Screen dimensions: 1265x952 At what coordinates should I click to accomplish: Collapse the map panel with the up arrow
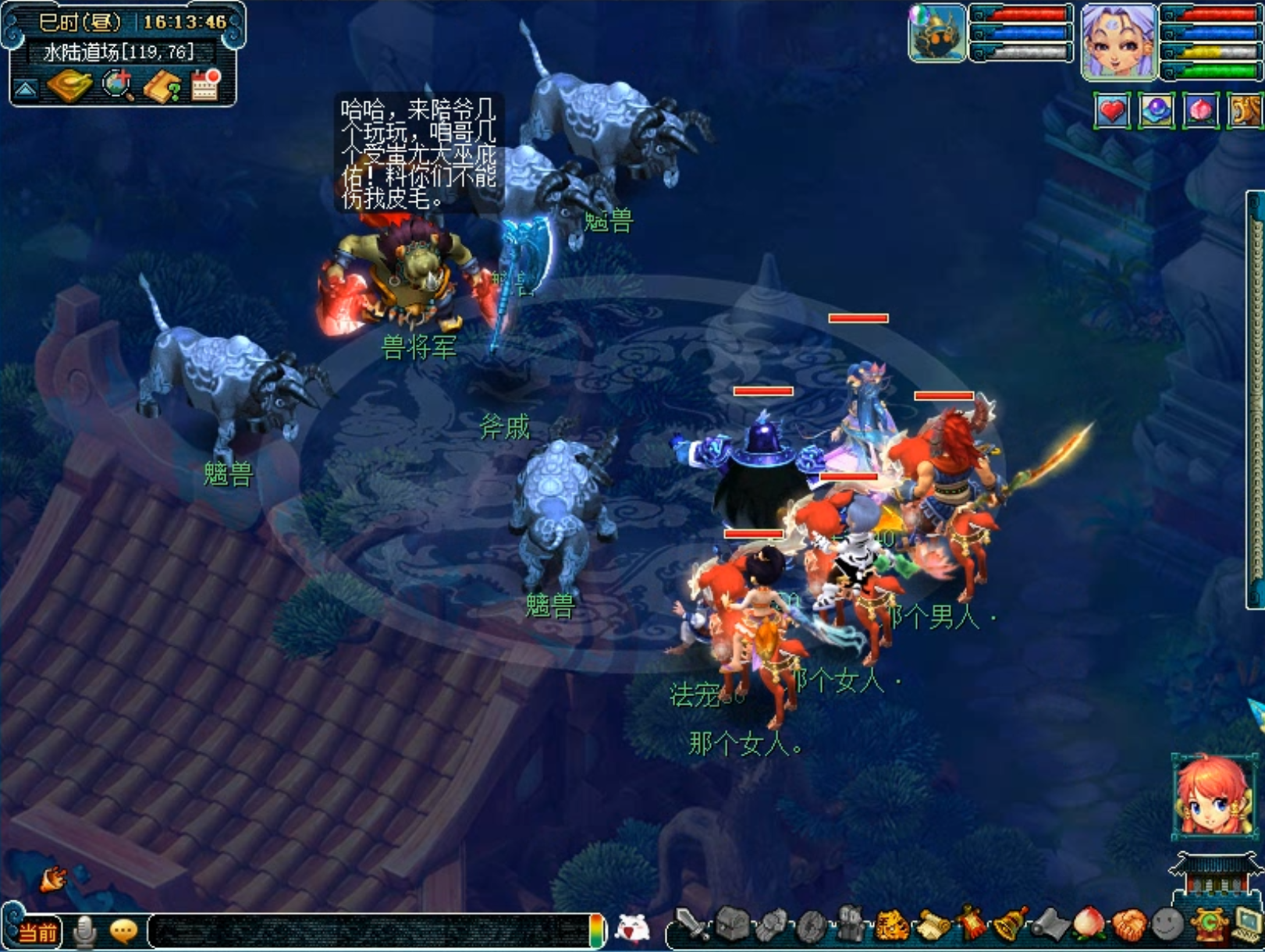(25, 90)
